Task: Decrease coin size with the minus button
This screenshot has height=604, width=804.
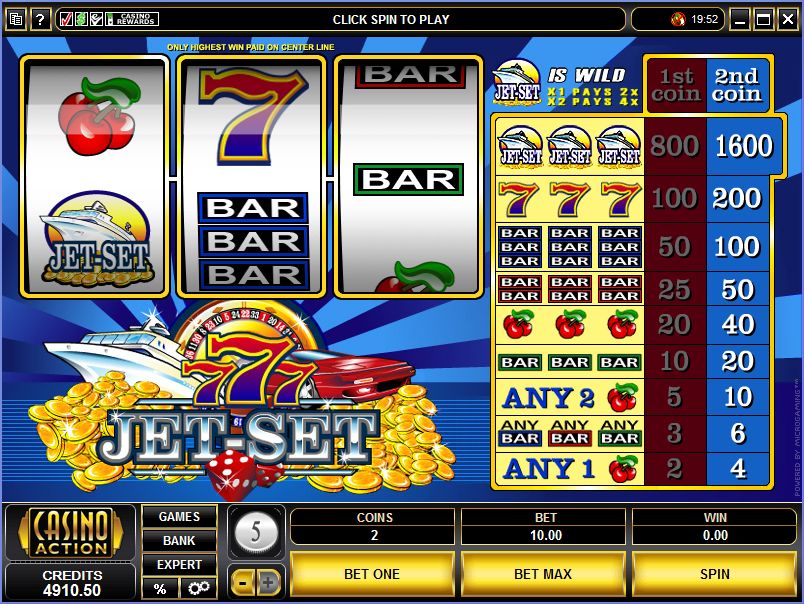Action: click(x=243, y=581)
